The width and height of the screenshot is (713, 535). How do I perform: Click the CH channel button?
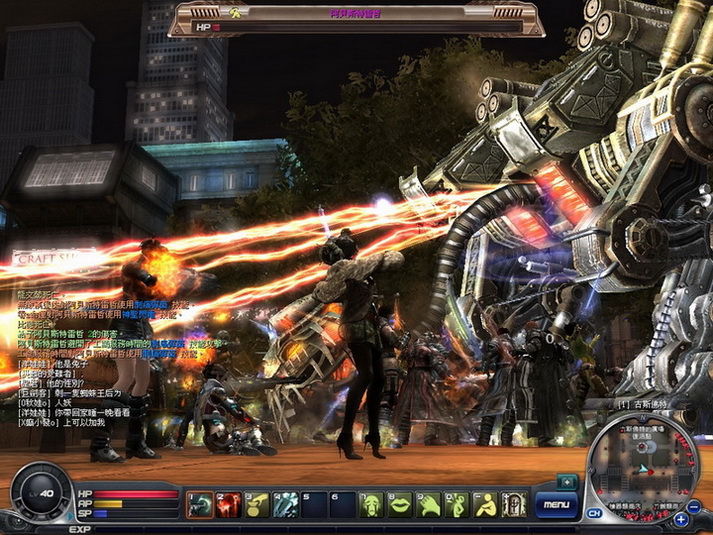pos(594,514)
